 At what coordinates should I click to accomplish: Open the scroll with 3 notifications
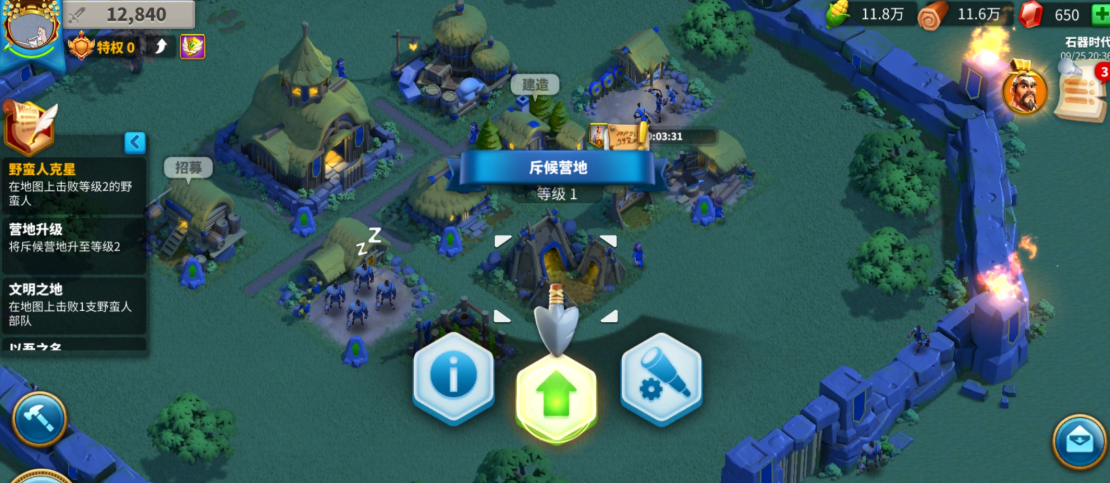pos(1083,93)
